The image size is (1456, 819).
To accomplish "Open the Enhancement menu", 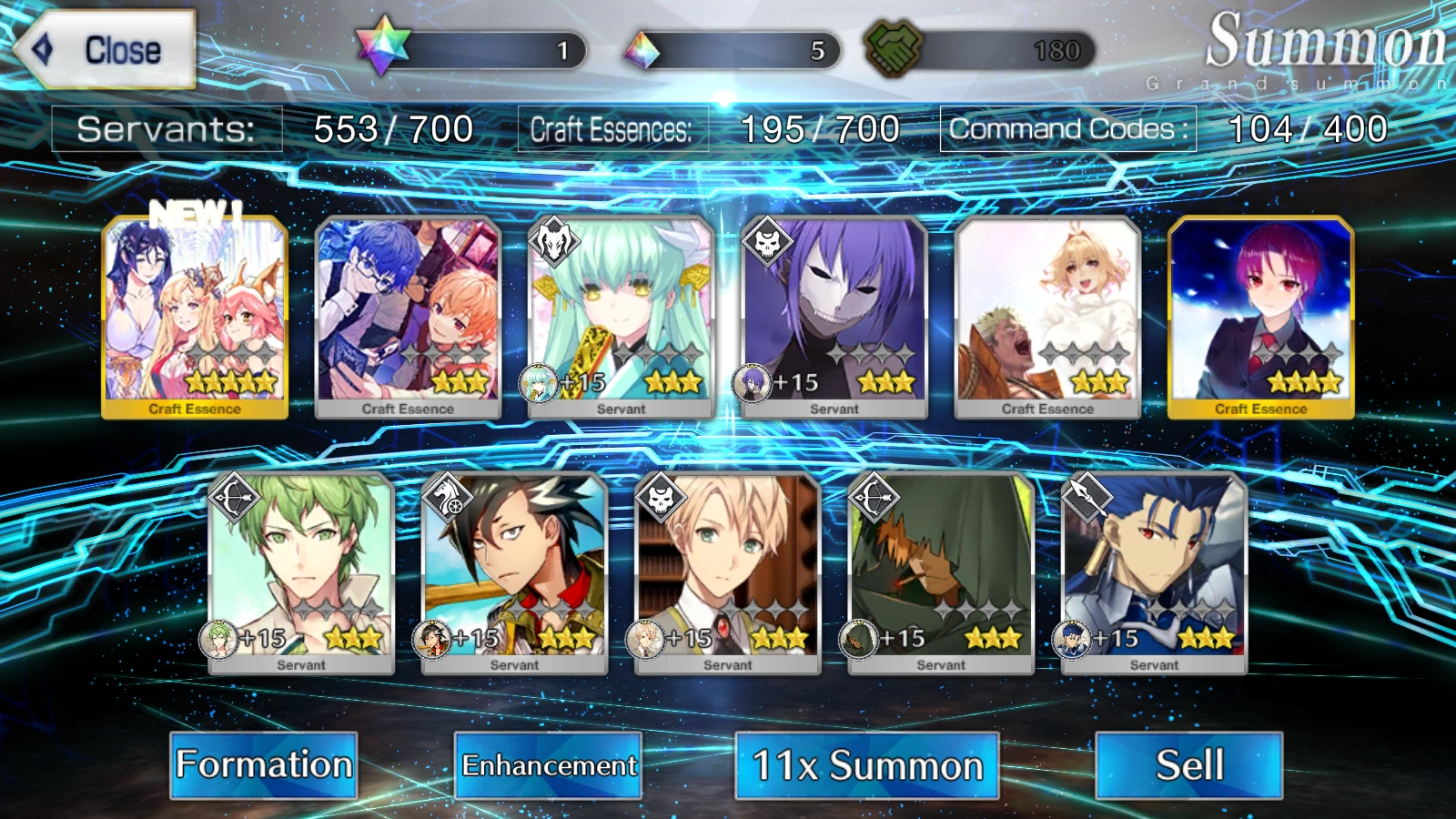I will pyautogui.click(x=549, y=765).
